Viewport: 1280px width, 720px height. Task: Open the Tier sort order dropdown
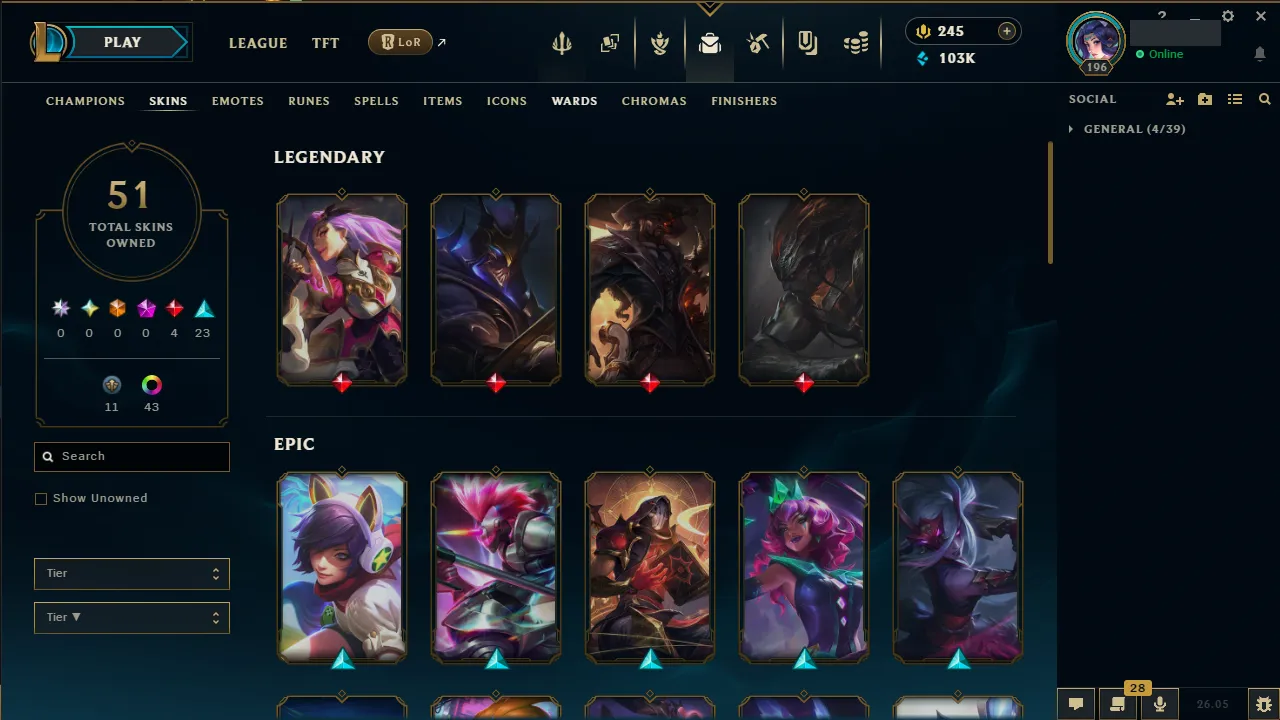(x=131, y=617)
